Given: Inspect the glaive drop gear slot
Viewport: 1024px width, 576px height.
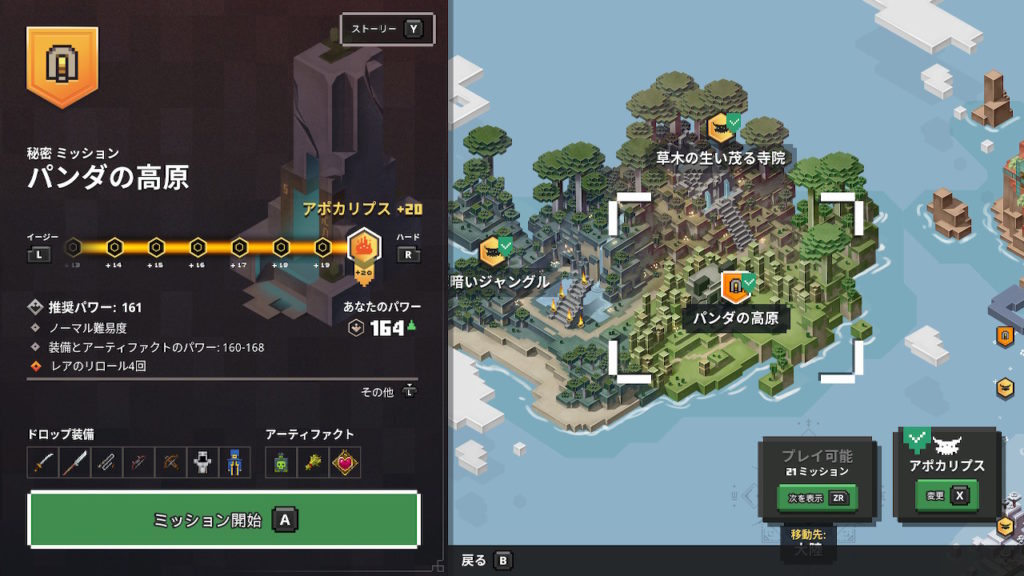Looking at the screenshot, I should click(x=75, y=462).
